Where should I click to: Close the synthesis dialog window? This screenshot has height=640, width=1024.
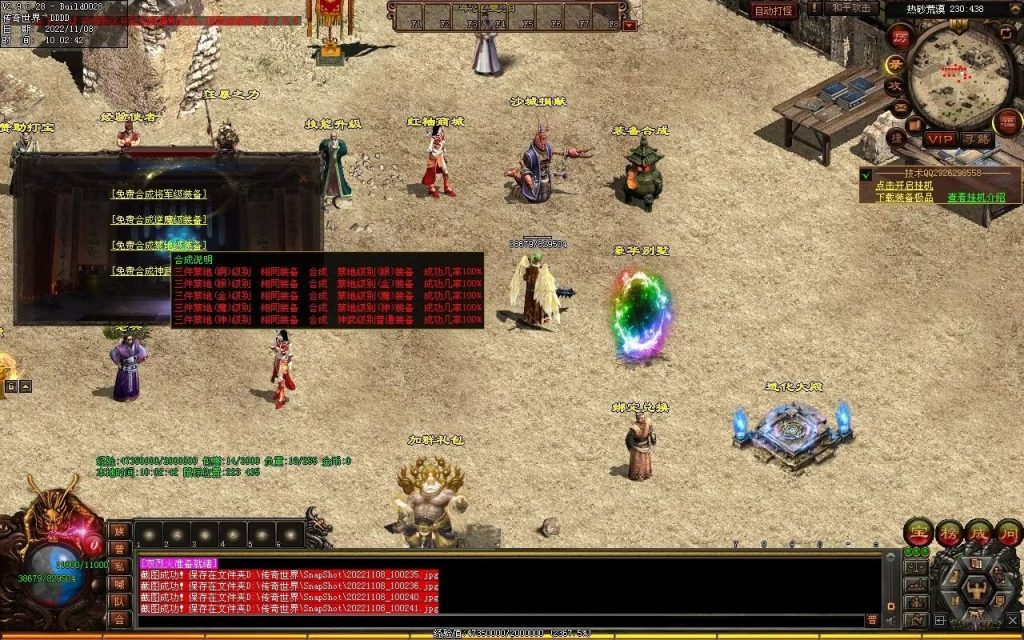point(304,177)
